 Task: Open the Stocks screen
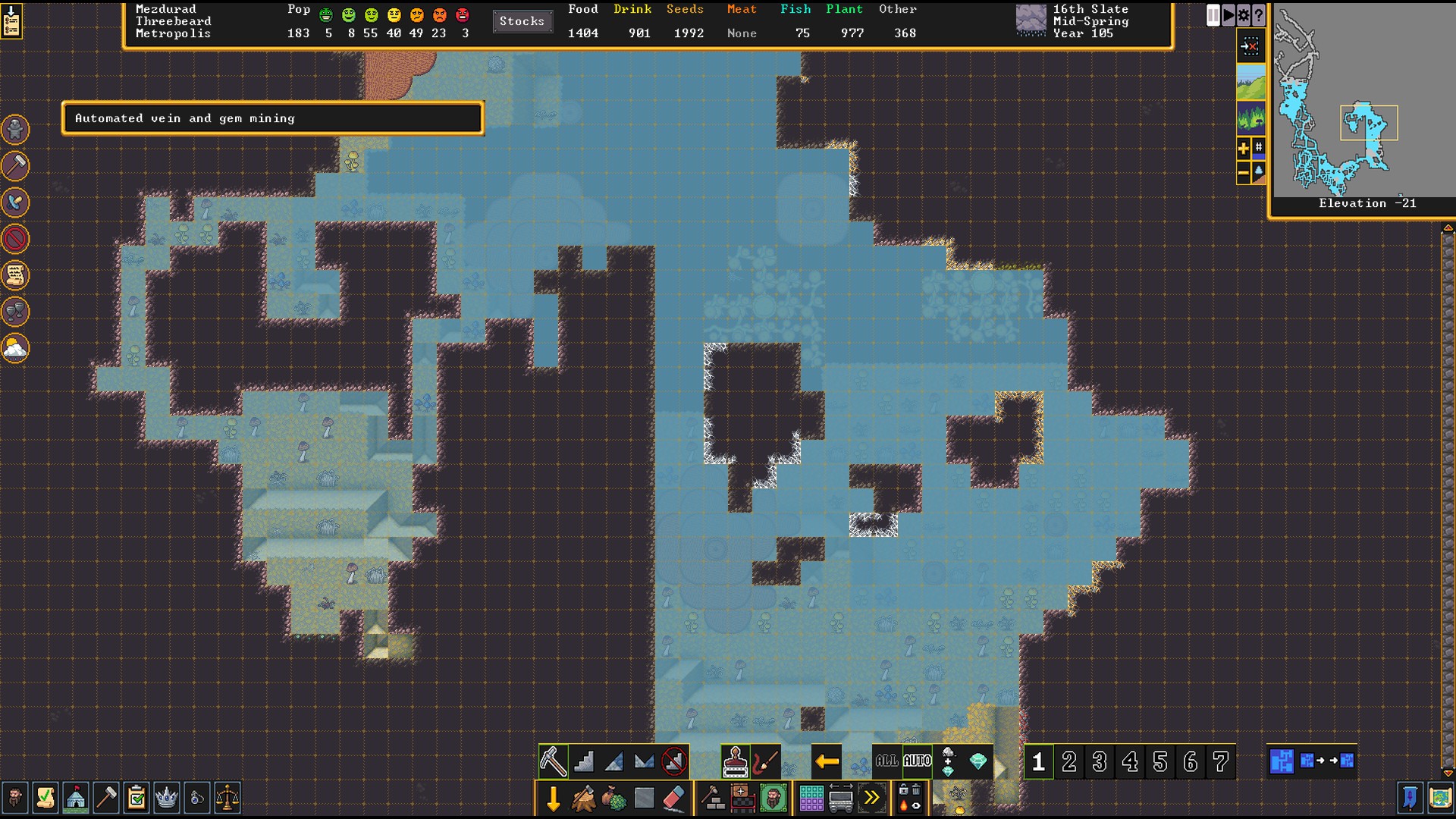[522, 21]
